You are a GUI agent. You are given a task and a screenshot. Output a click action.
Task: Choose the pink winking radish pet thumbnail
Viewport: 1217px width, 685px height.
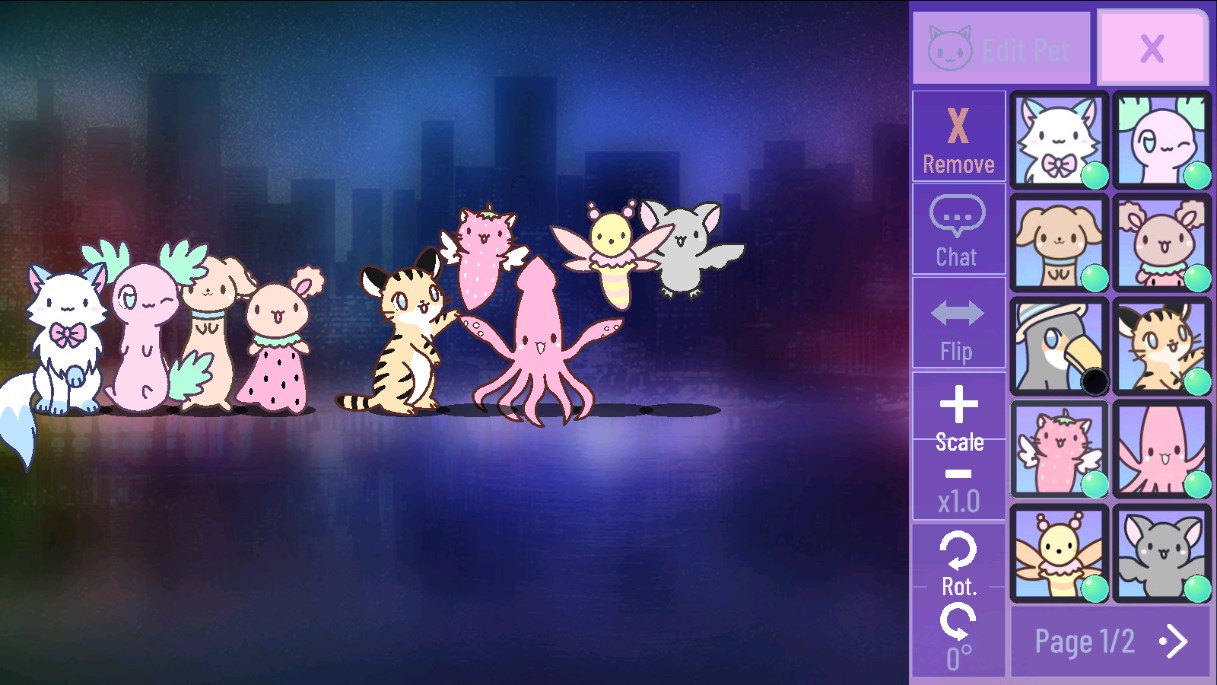point(1162,140)
